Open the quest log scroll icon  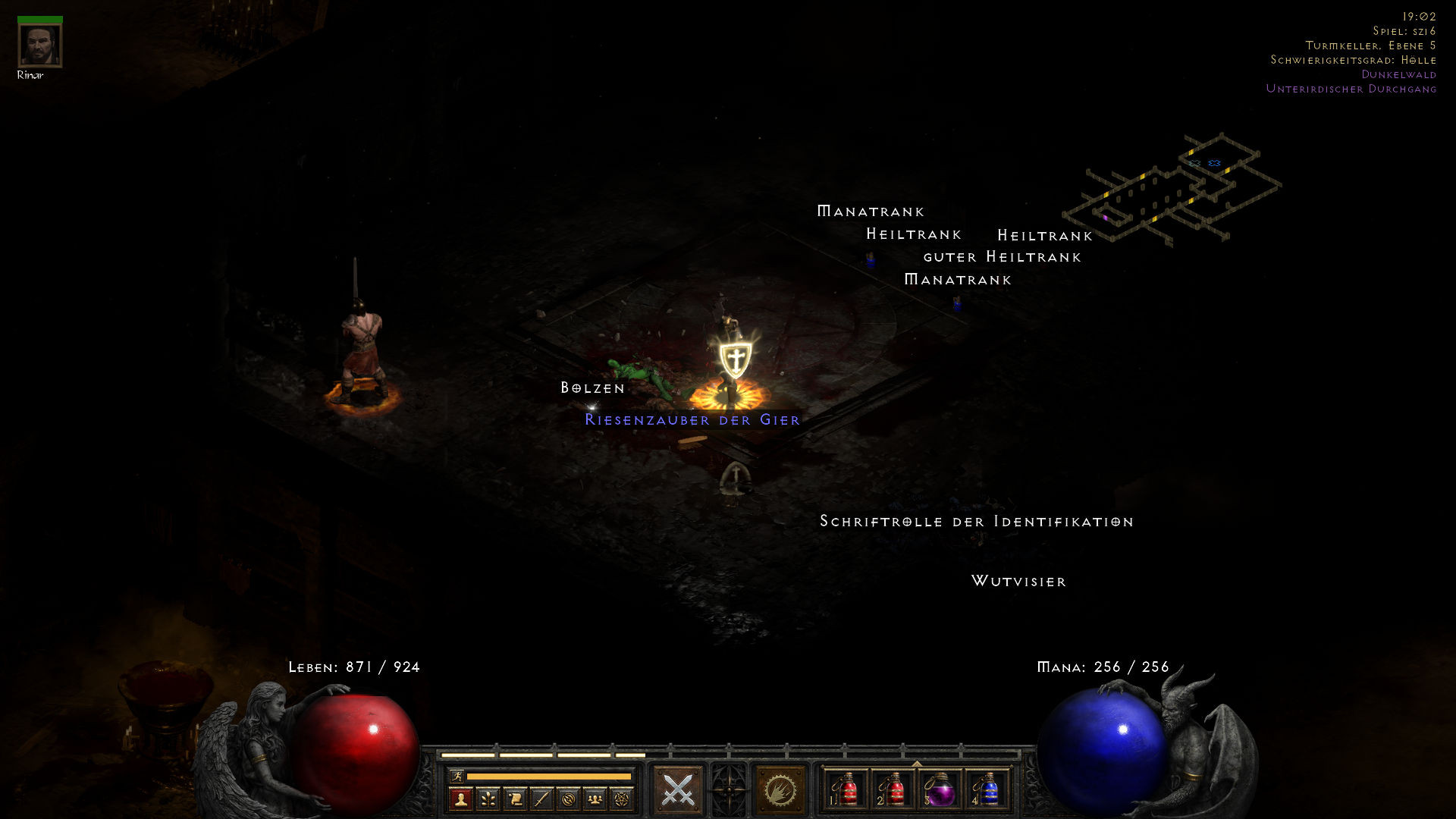(514, 800)
